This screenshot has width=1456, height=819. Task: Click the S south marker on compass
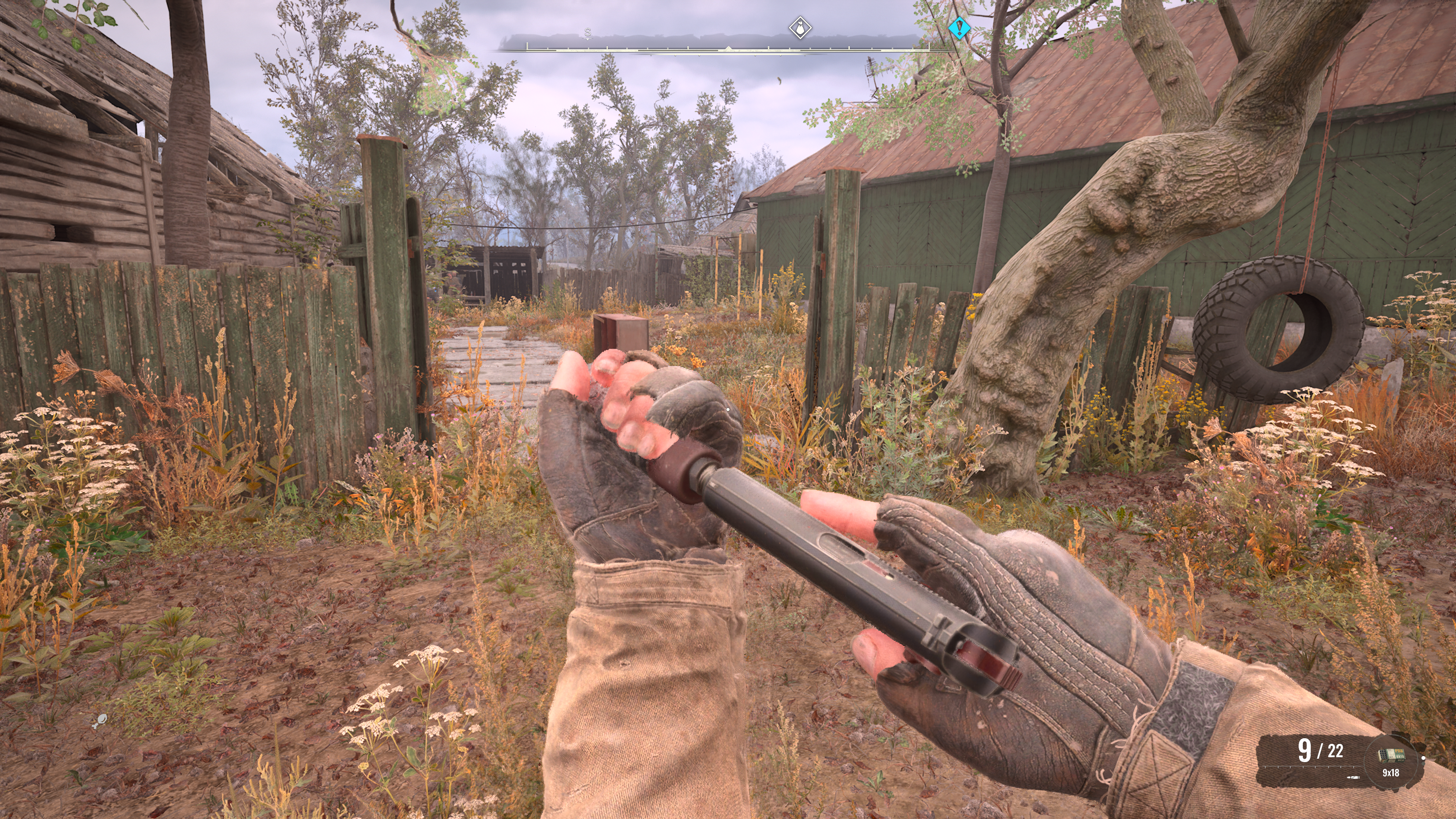coord(588,32)
